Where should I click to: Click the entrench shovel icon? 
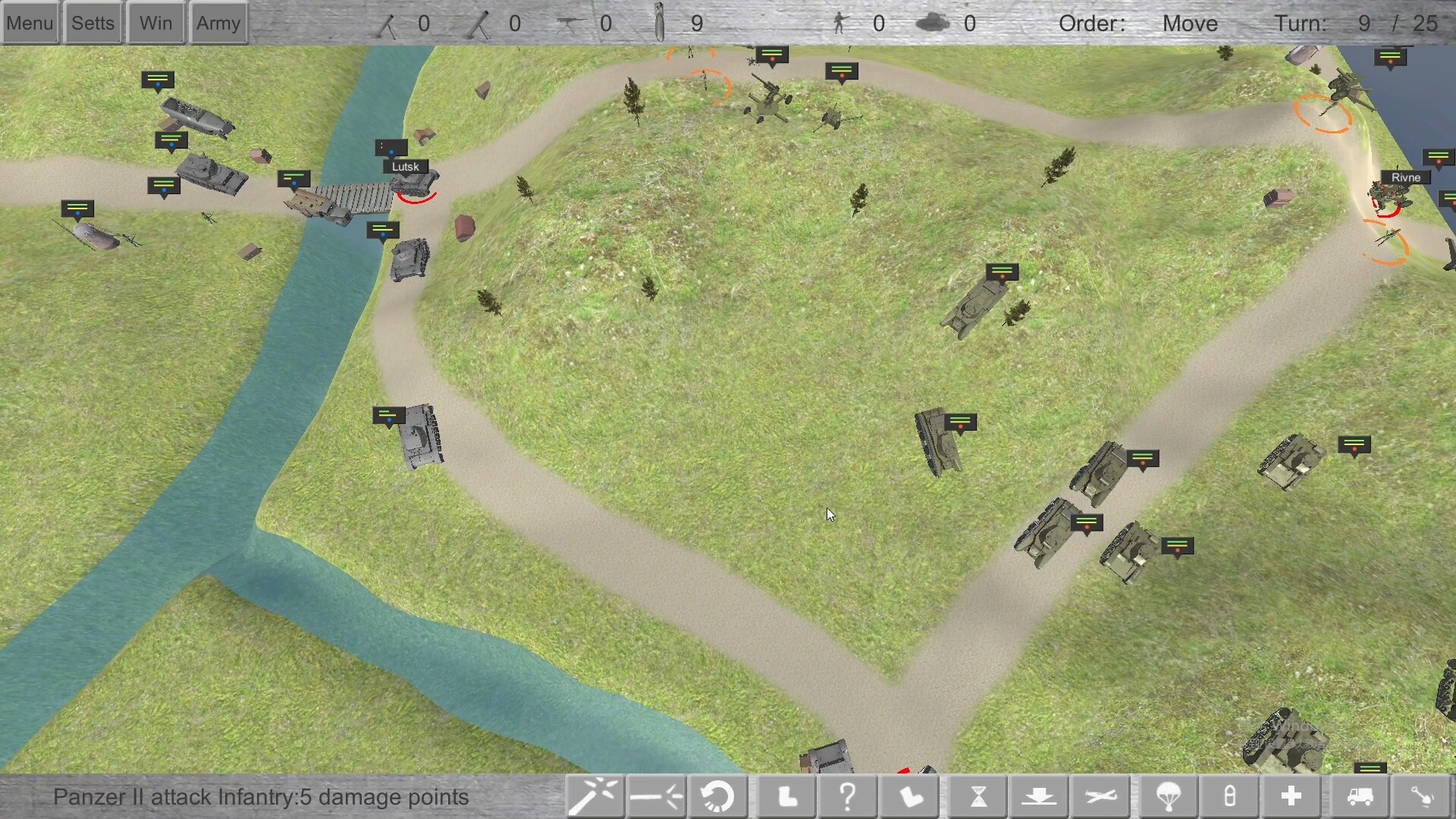coord(1423,796)
